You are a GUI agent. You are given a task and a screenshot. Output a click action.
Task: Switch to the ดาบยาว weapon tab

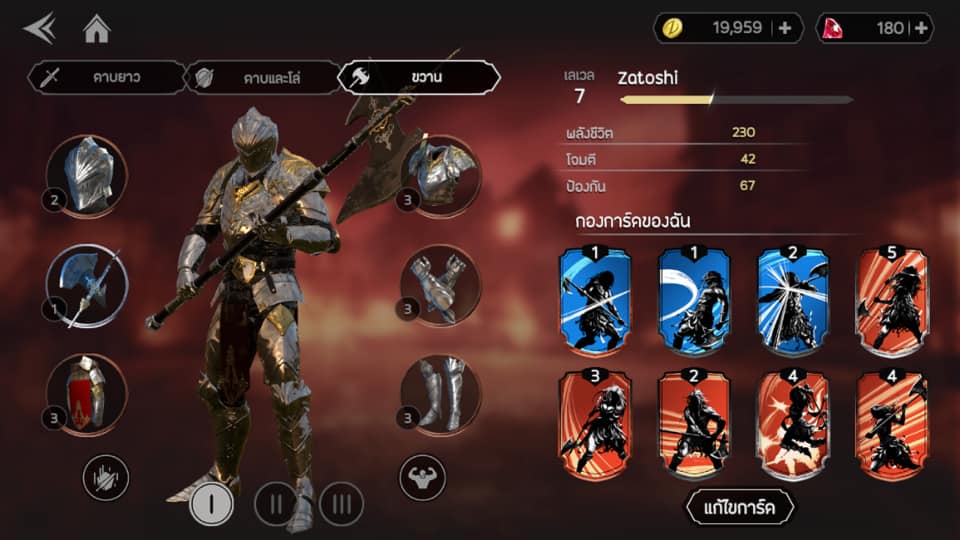tap(106, 77)
